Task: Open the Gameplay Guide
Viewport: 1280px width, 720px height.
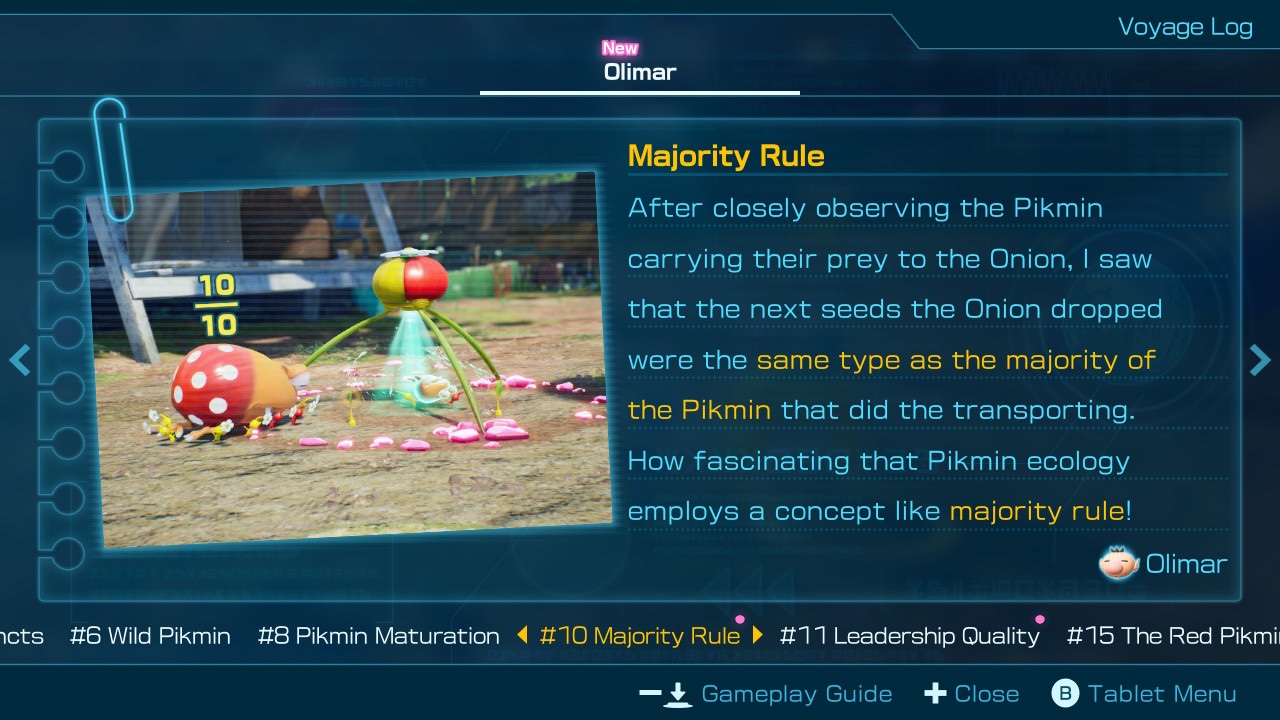Action: point(766,694)
